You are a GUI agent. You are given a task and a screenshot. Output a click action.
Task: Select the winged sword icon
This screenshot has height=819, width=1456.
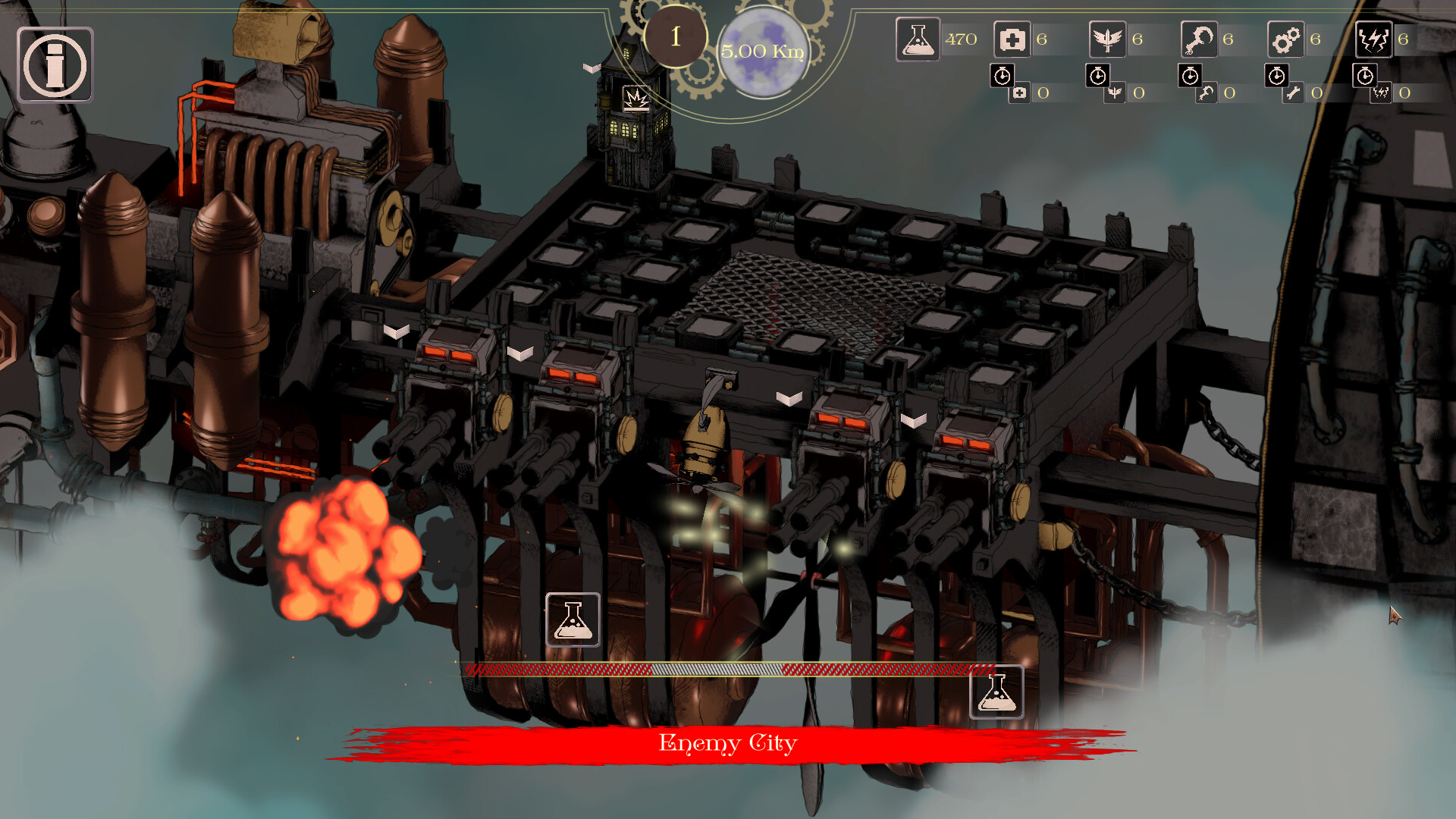coord(1107,39)
